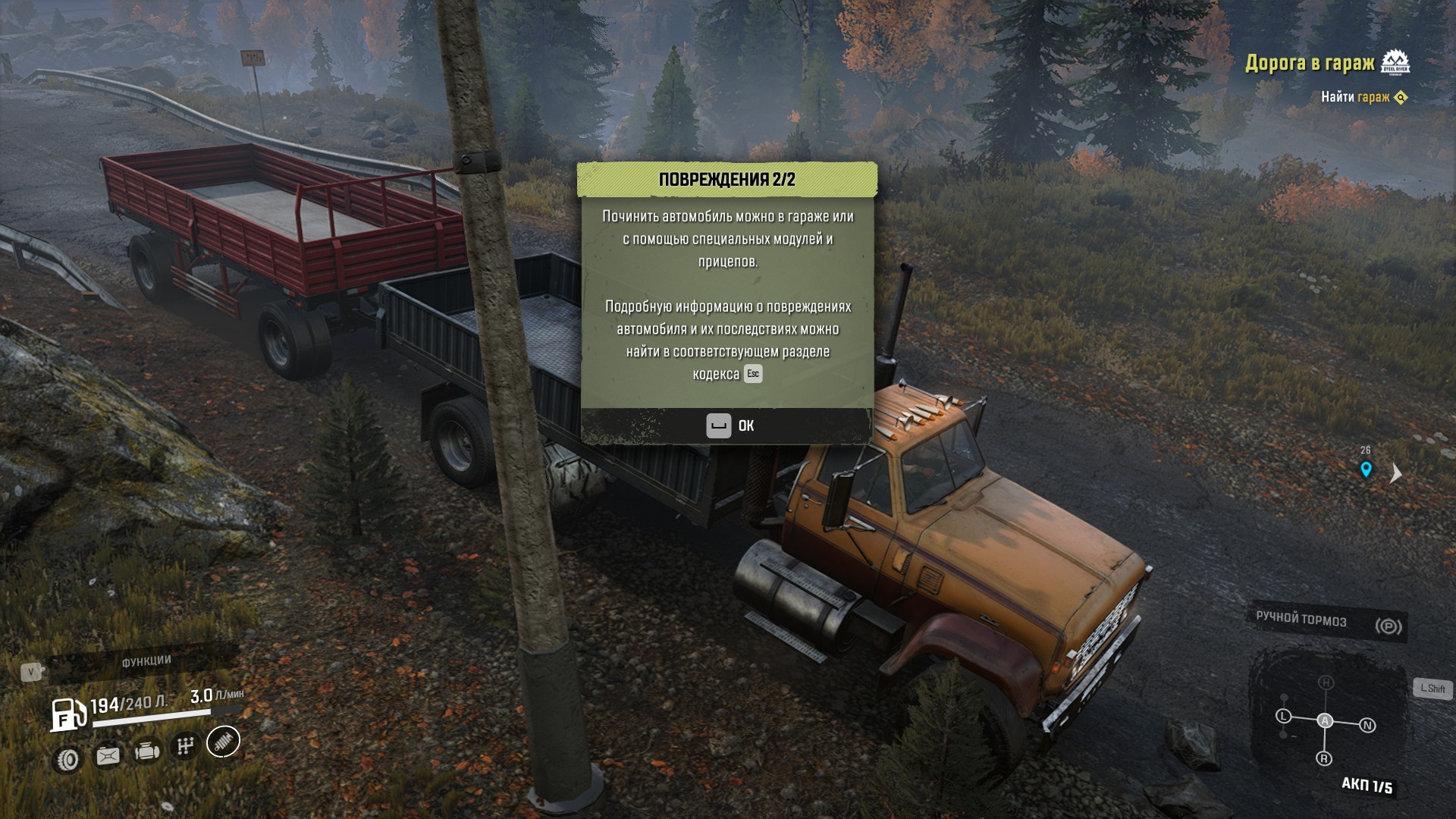Shift the gearbox to Reverse (R)
The height and width of the screenshot is (819, 1456).
point(1324,758)
